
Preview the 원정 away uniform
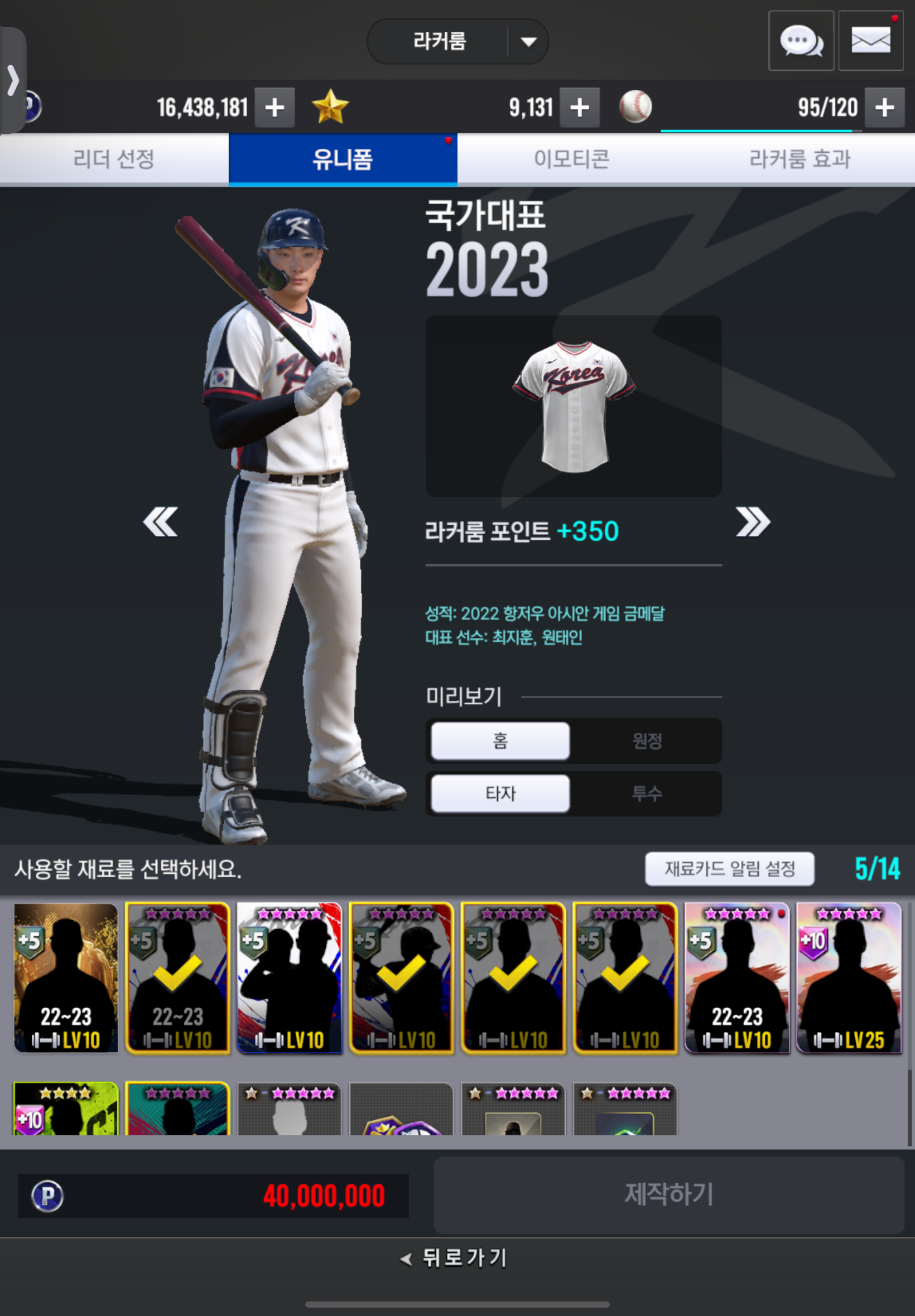point(647,741)
